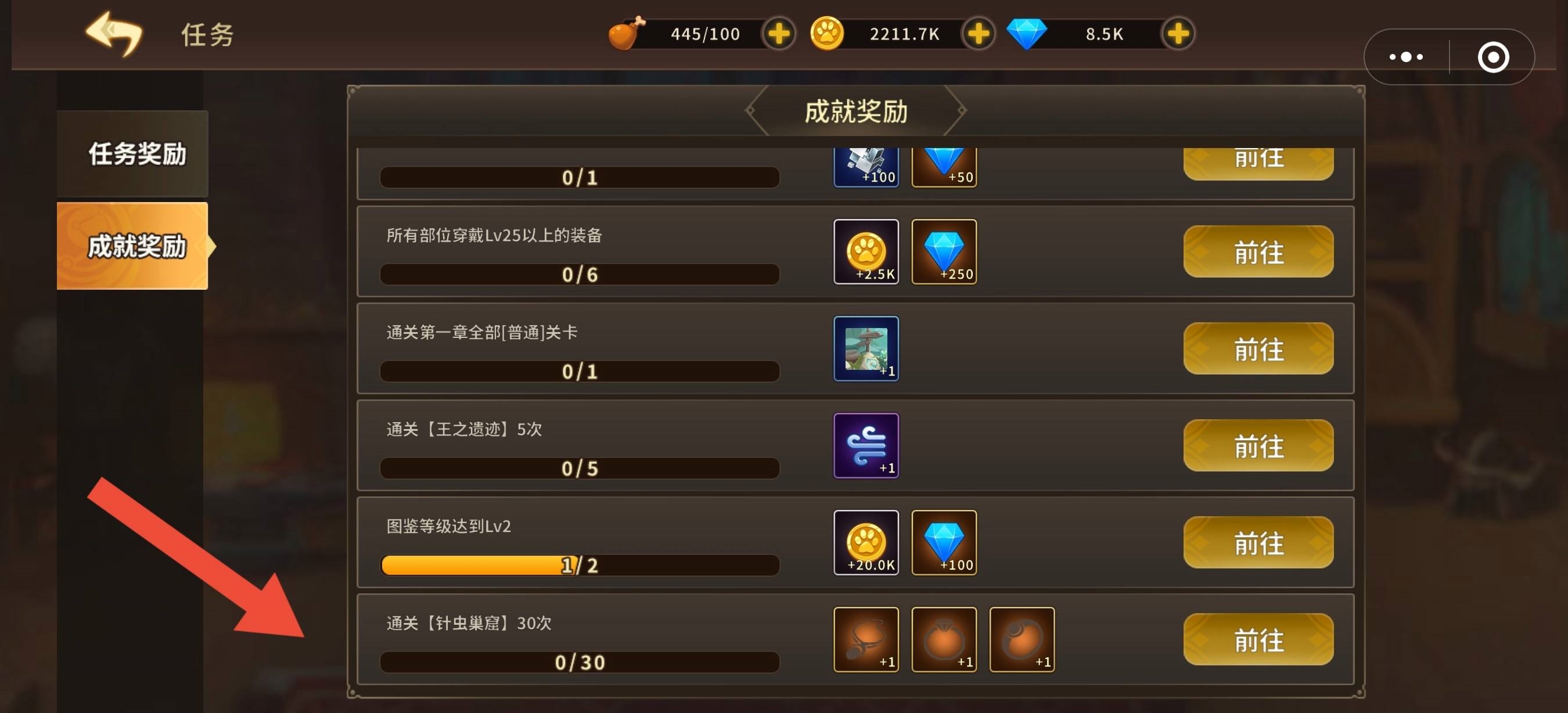
Task: Select the necklace reward icon for 针虫巢窟
Action: tap(865, 639)
